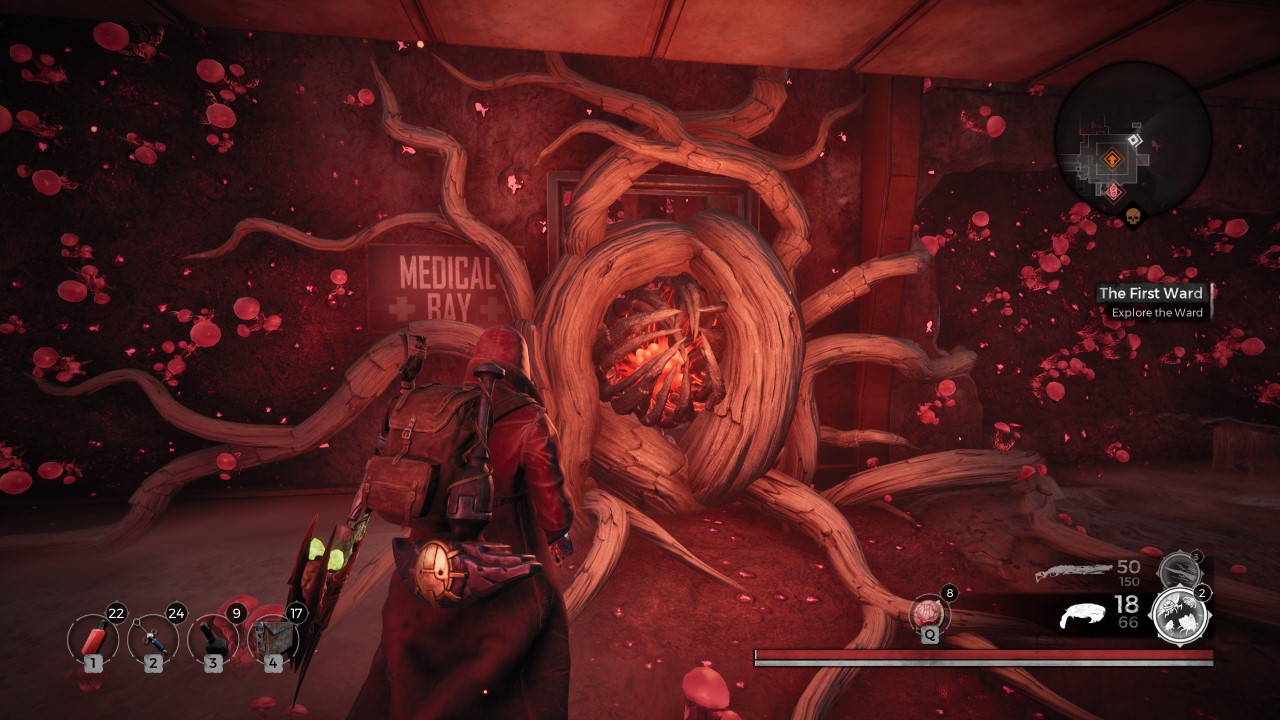
Task: Click the orange arrow marker on minimap
Action: click(x=1111, y=158)
